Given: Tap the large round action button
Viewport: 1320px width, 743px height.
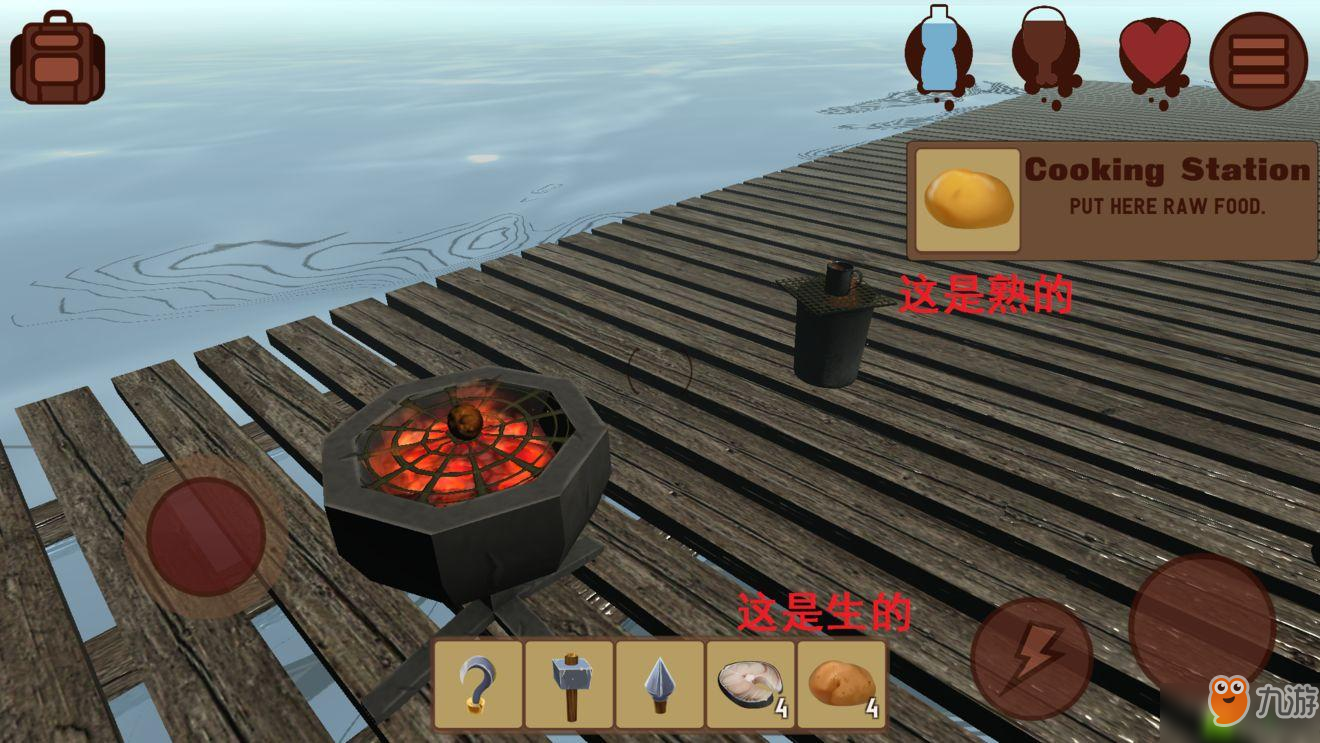Looking at the screenshot, I should point(1201,622).
